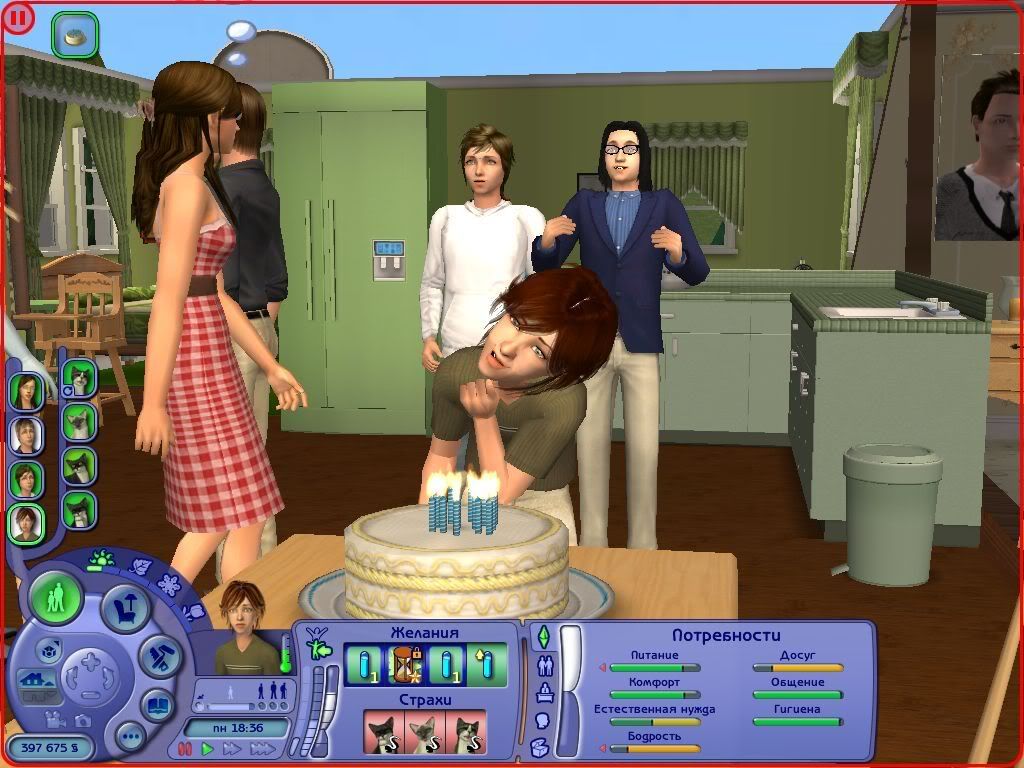Click the first cat fear in Страхи
Screen dimensions: 1024x768
click(382, 732)
